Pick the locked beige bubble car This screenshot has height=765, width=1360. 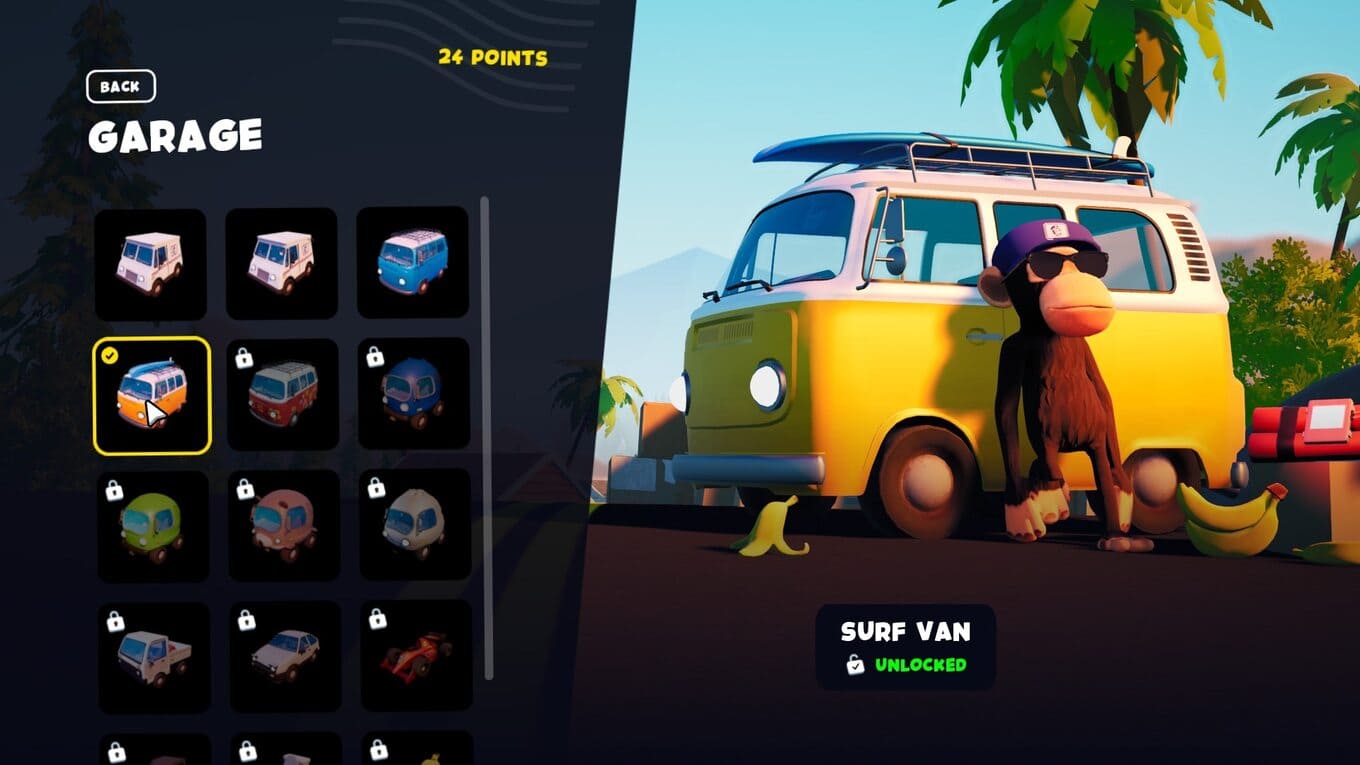414,525
